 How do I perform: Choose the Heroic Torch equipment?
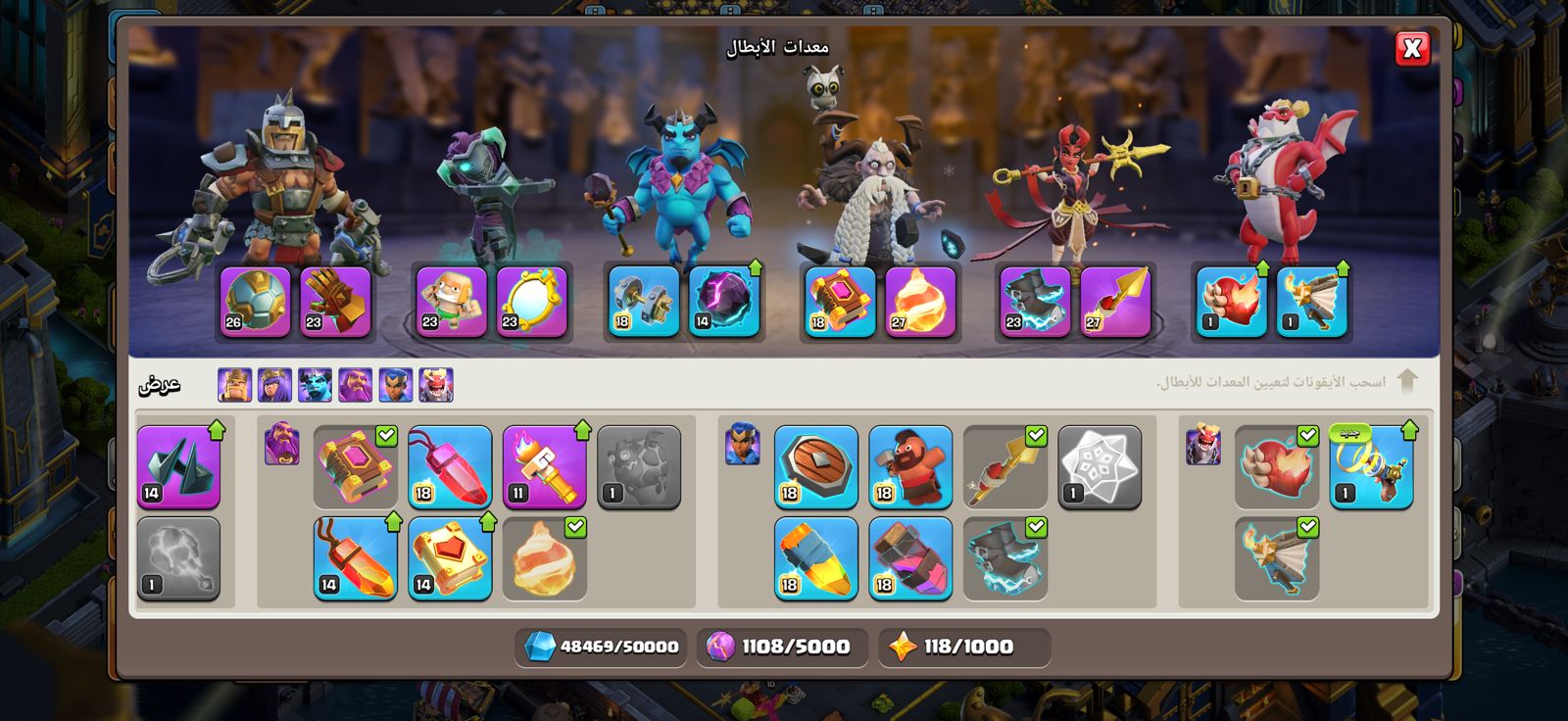point(544,466)
